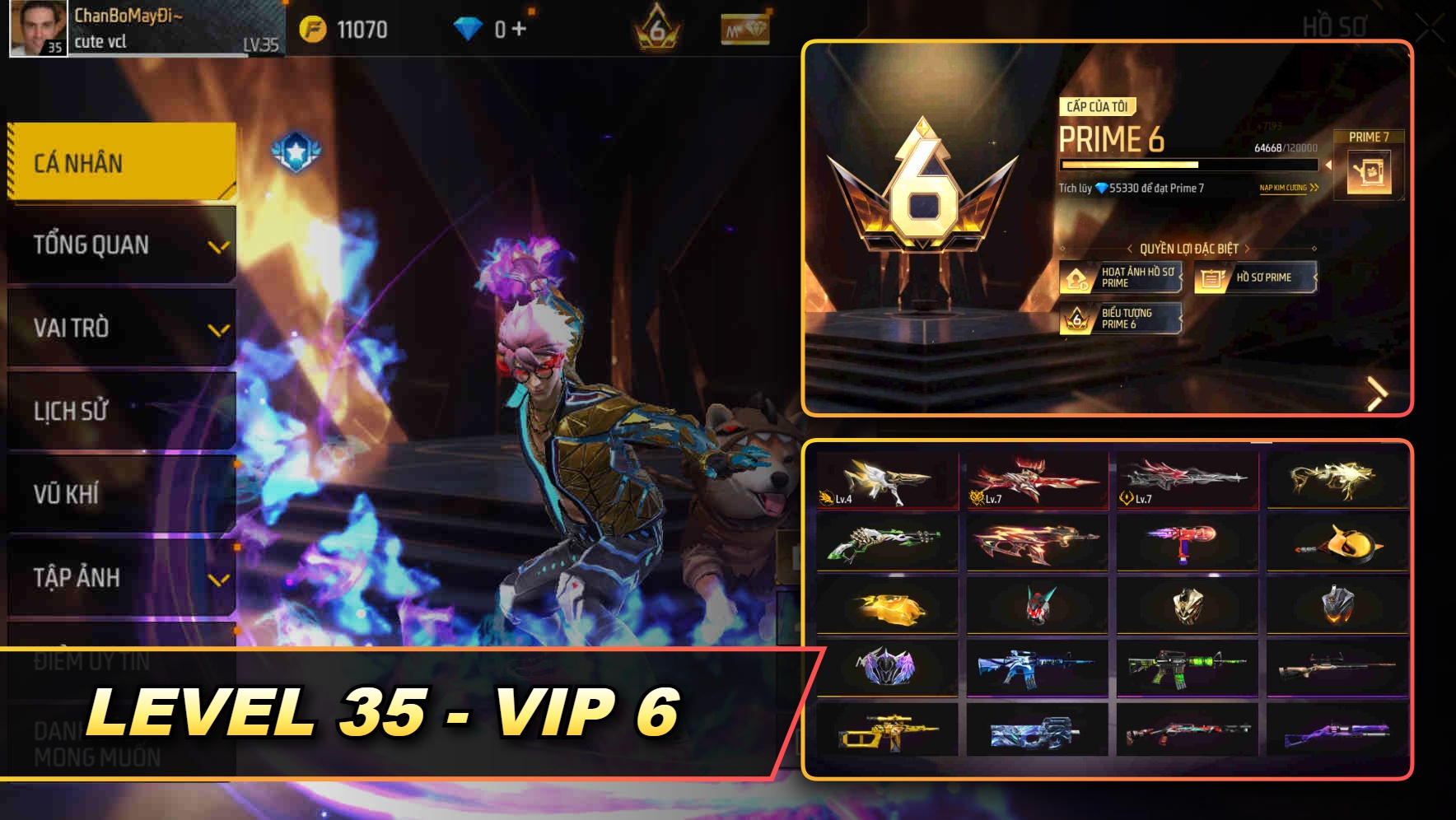
Task: Expand the Tập Ảnh section
Action: click(120, 578)
